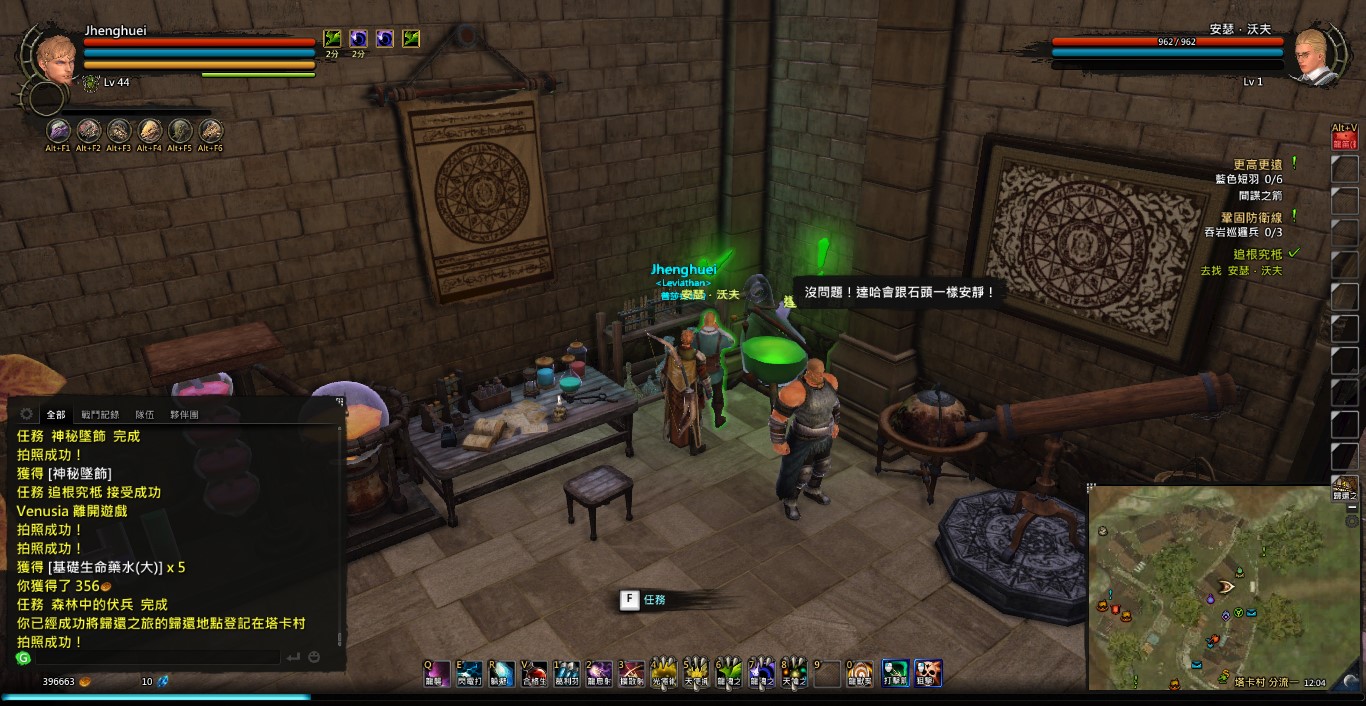This screenshot has height=706, width=1366.
Task: Open the 隊伍 chat tab
Action: [145, 414]
